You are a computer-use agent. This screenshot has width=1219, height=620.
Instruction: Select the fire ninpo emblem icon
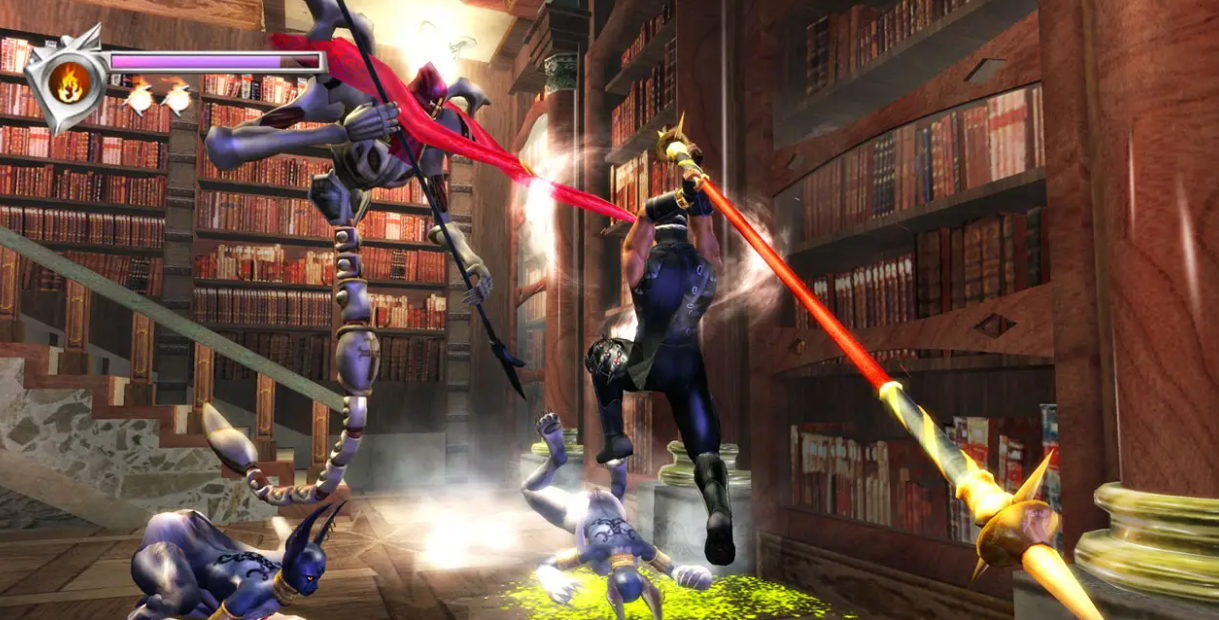[69, 81]
